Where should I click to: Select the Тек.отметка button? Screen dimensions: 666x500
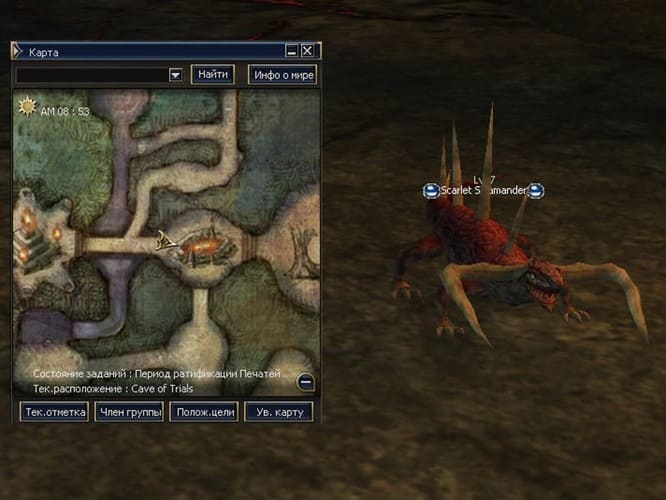click(x=54, y=412)
